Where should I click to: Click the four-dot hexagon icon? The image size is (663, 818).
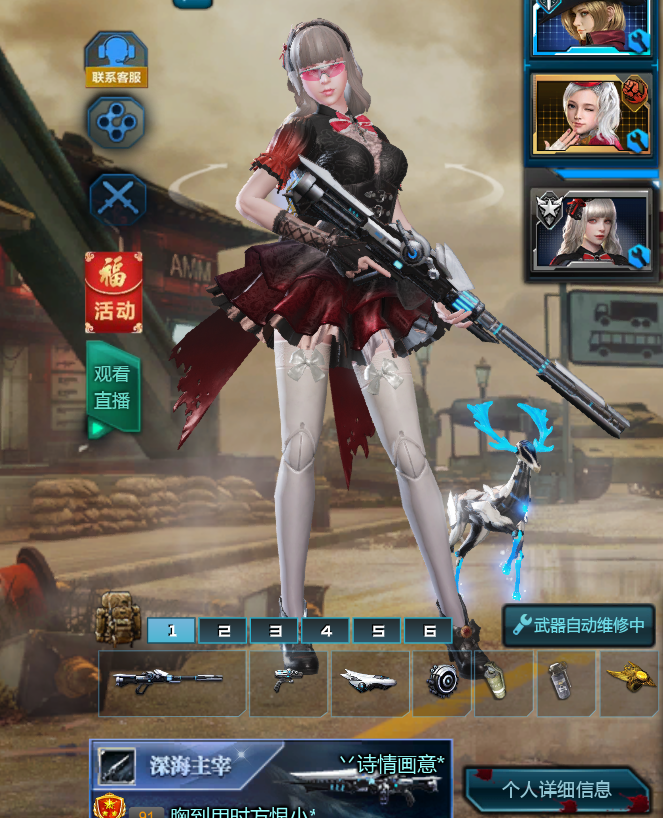click(116, 122)
